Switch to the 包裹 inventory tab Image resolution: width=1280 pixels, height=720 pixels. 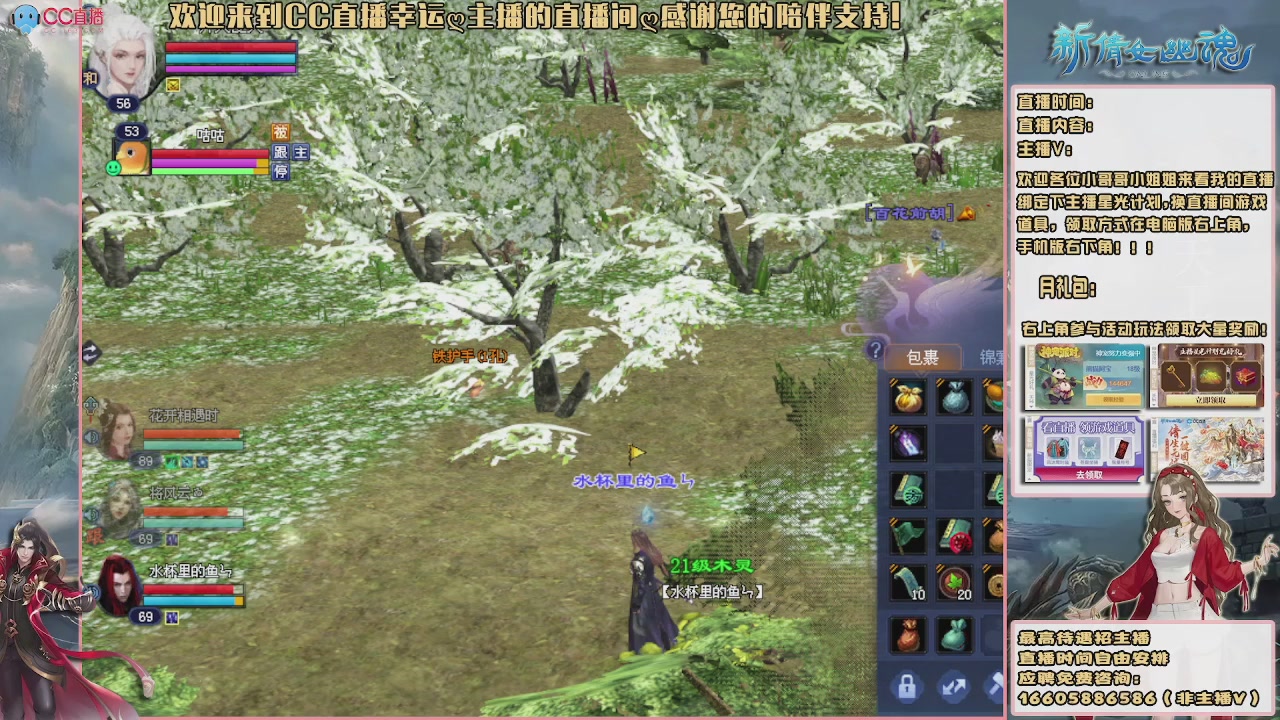point(921,356)
